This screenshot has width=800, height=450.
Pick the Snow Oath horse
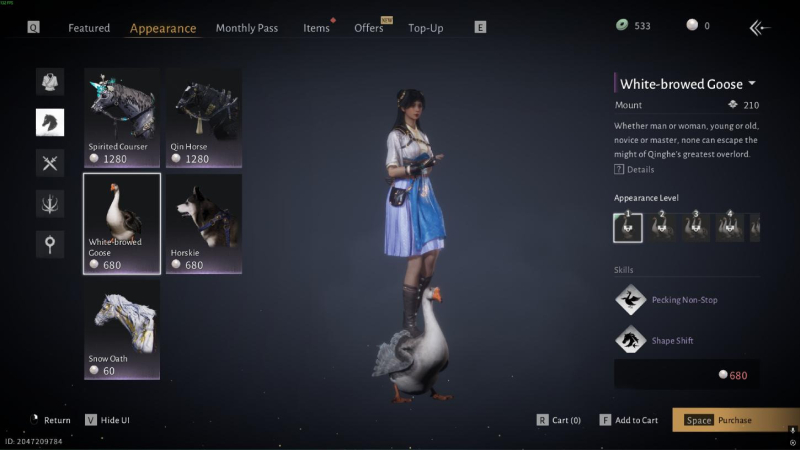click(121, 330)
